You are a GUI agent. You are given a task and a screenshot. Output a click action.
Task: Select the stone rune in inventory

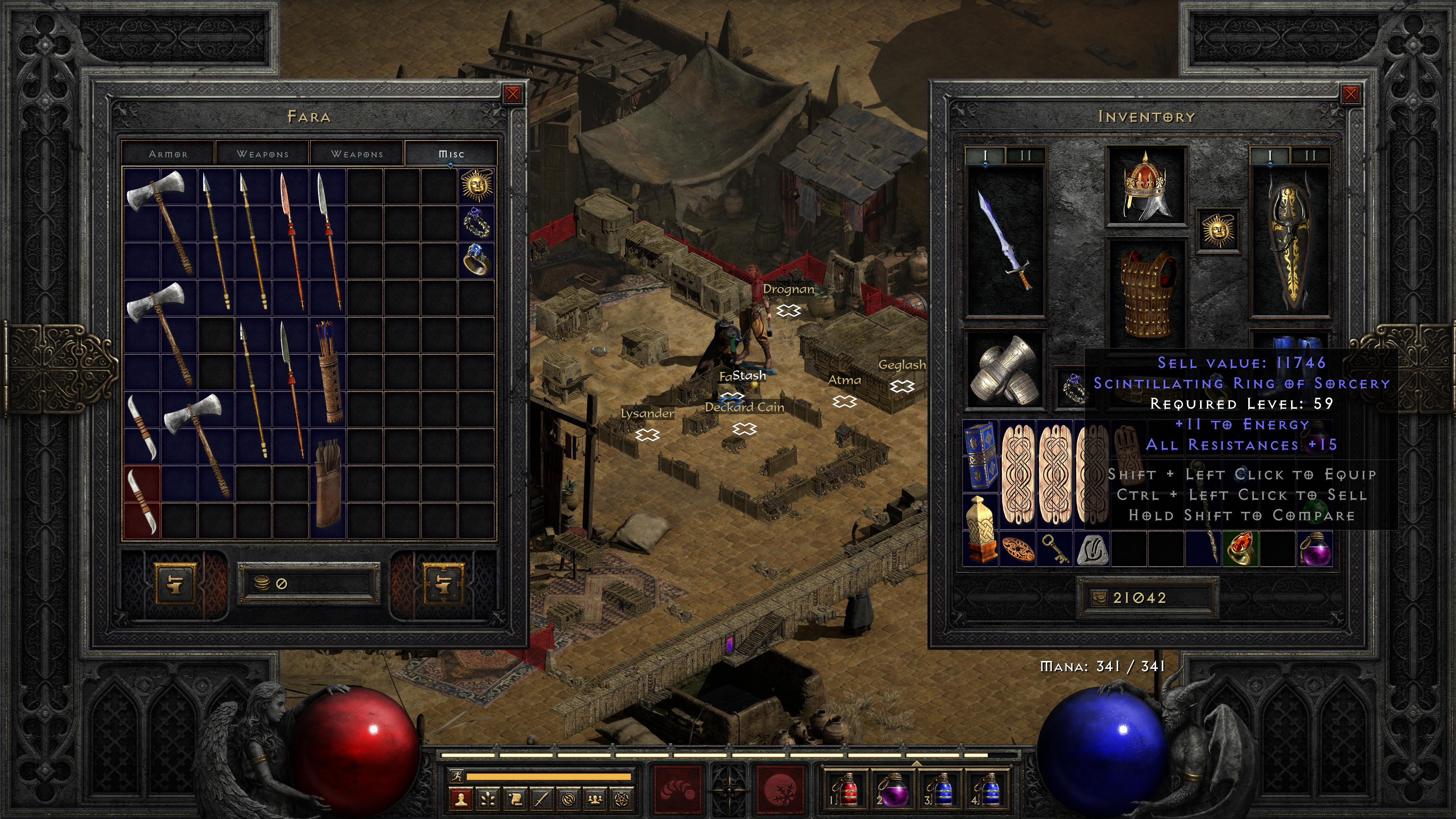pyautogui.click(x=1091, y=549)
